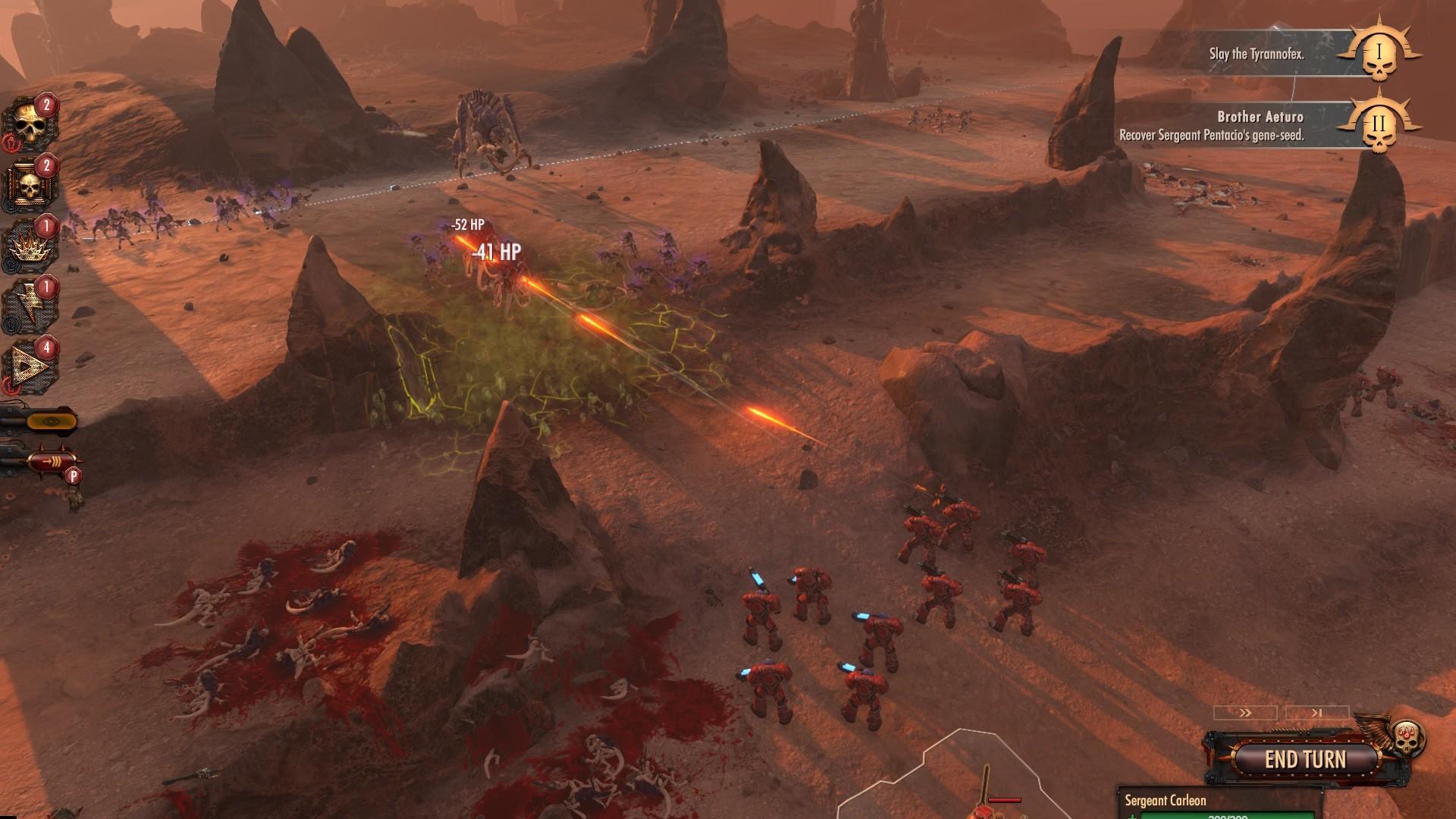1456x819 pixels.
Task: Click the Sergeant Carleon name label
Action: [x=1166, y=802]
